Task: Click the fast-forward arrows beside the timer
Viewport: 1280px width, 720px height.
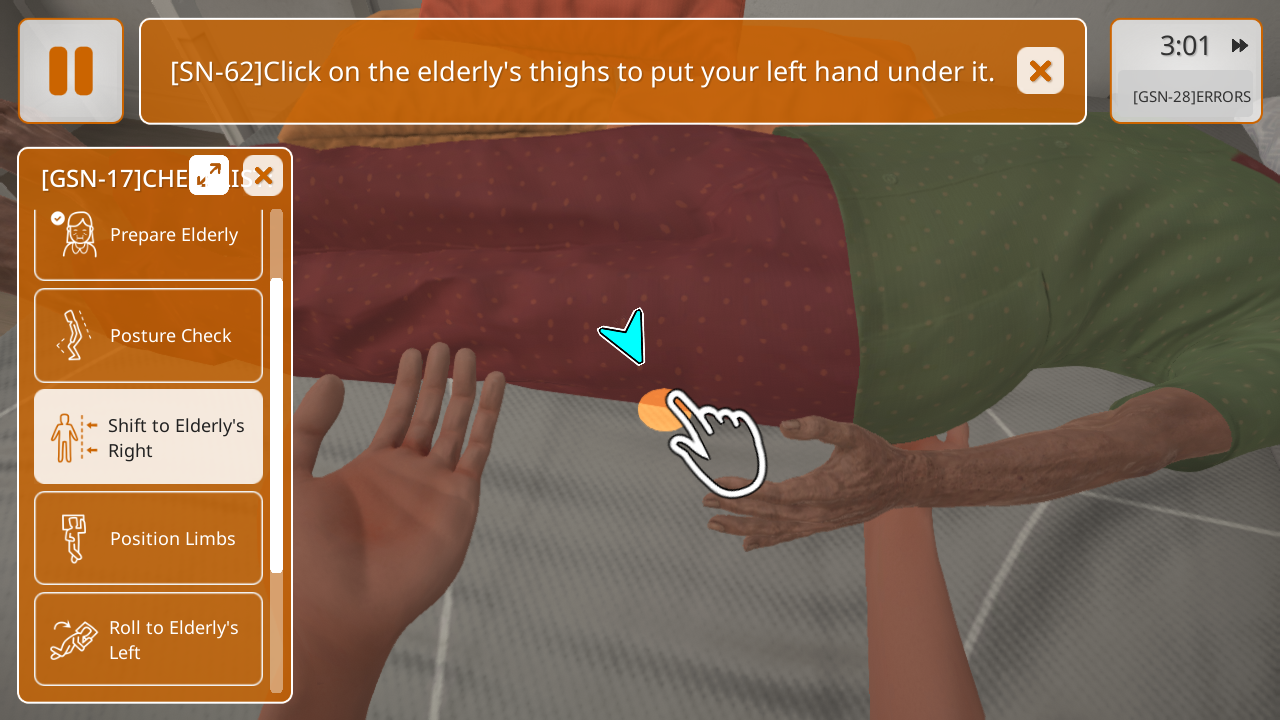Action: pyautogui.click(x=1240, y=46)
